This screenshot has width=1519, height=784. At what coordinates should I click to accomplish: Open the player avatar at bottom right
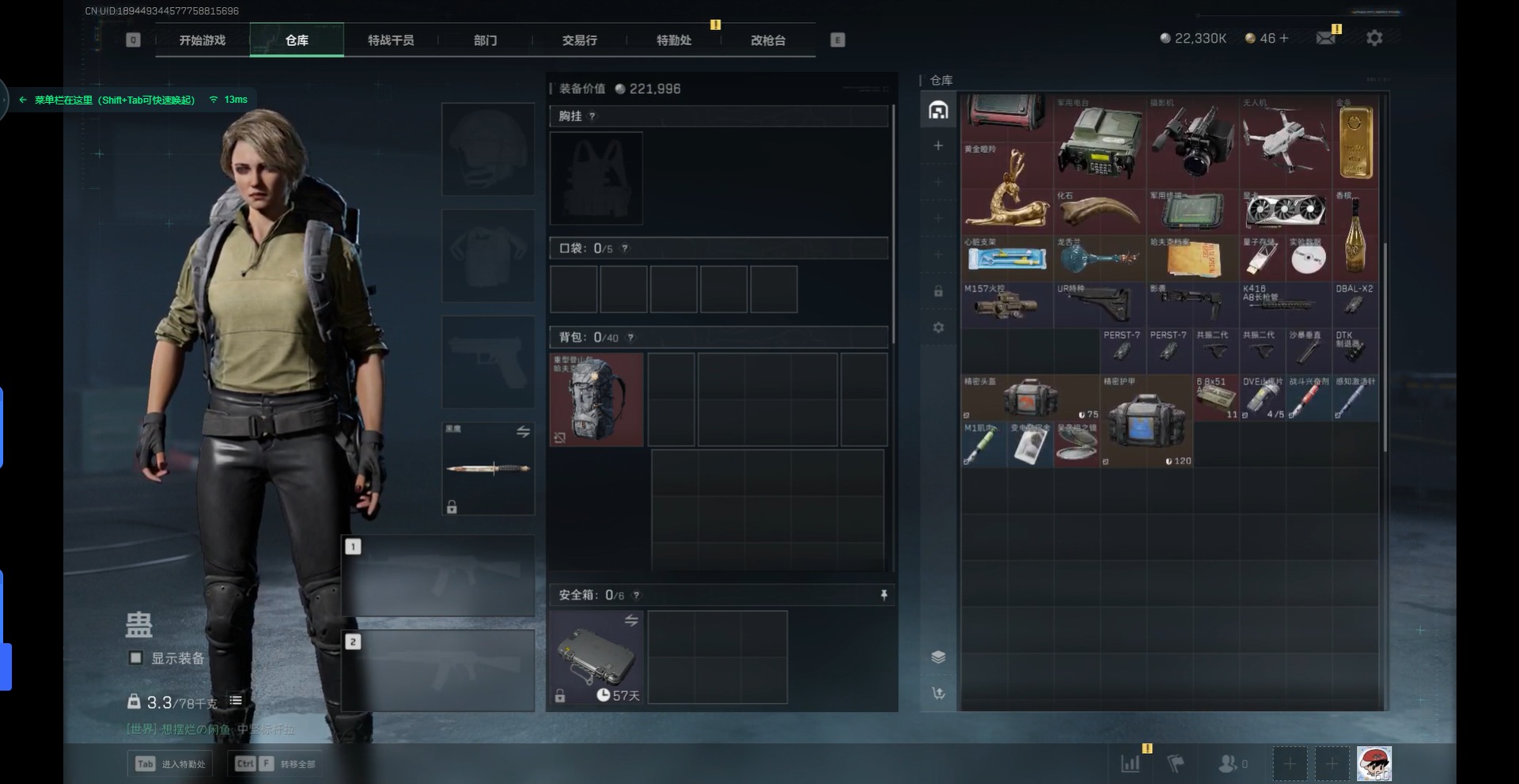pos(1374,763)
